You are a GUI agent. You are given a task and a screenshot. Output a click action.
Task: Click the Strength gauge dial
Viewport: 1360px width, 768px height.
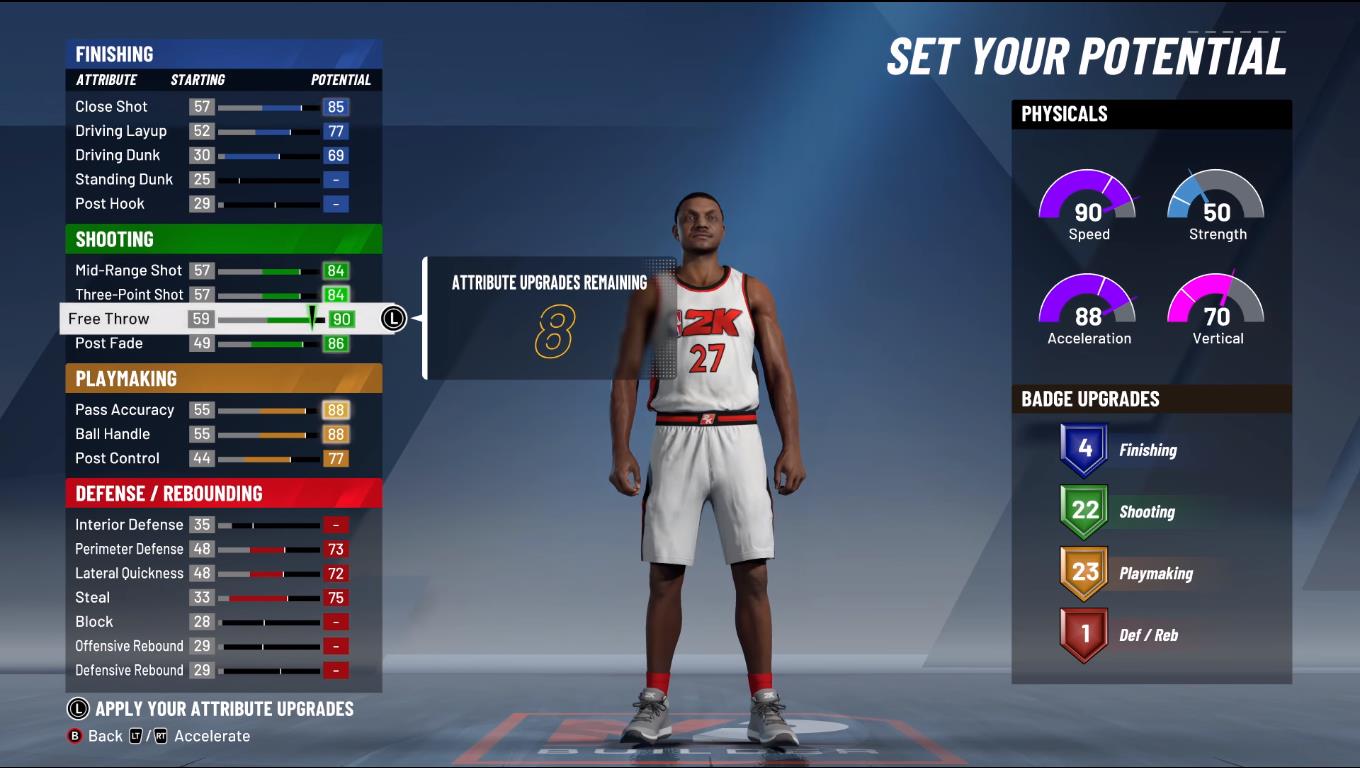pos(1216,200)
